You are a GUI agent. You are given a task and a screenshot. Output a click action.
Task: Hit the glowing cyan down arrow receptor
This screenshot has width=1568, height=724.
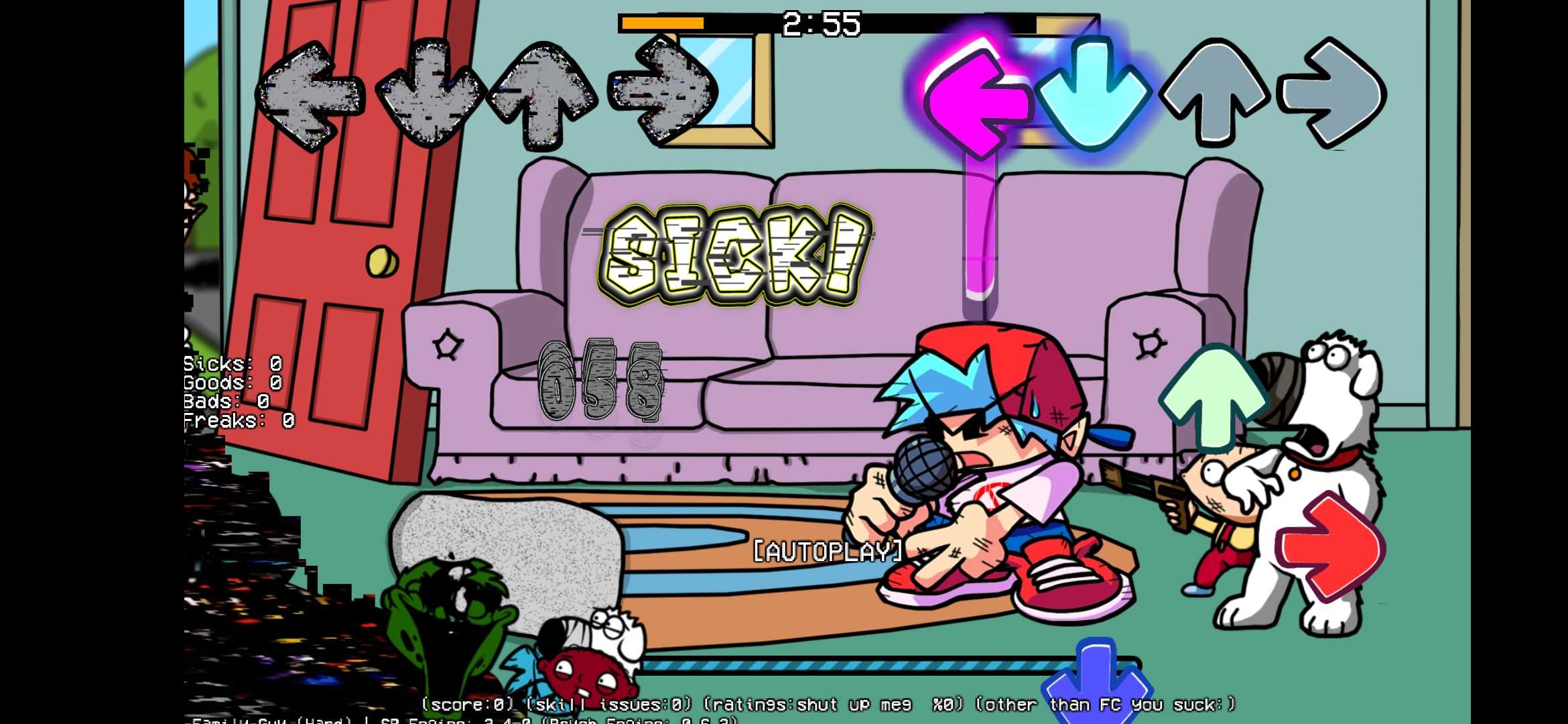pos(1092,94)
